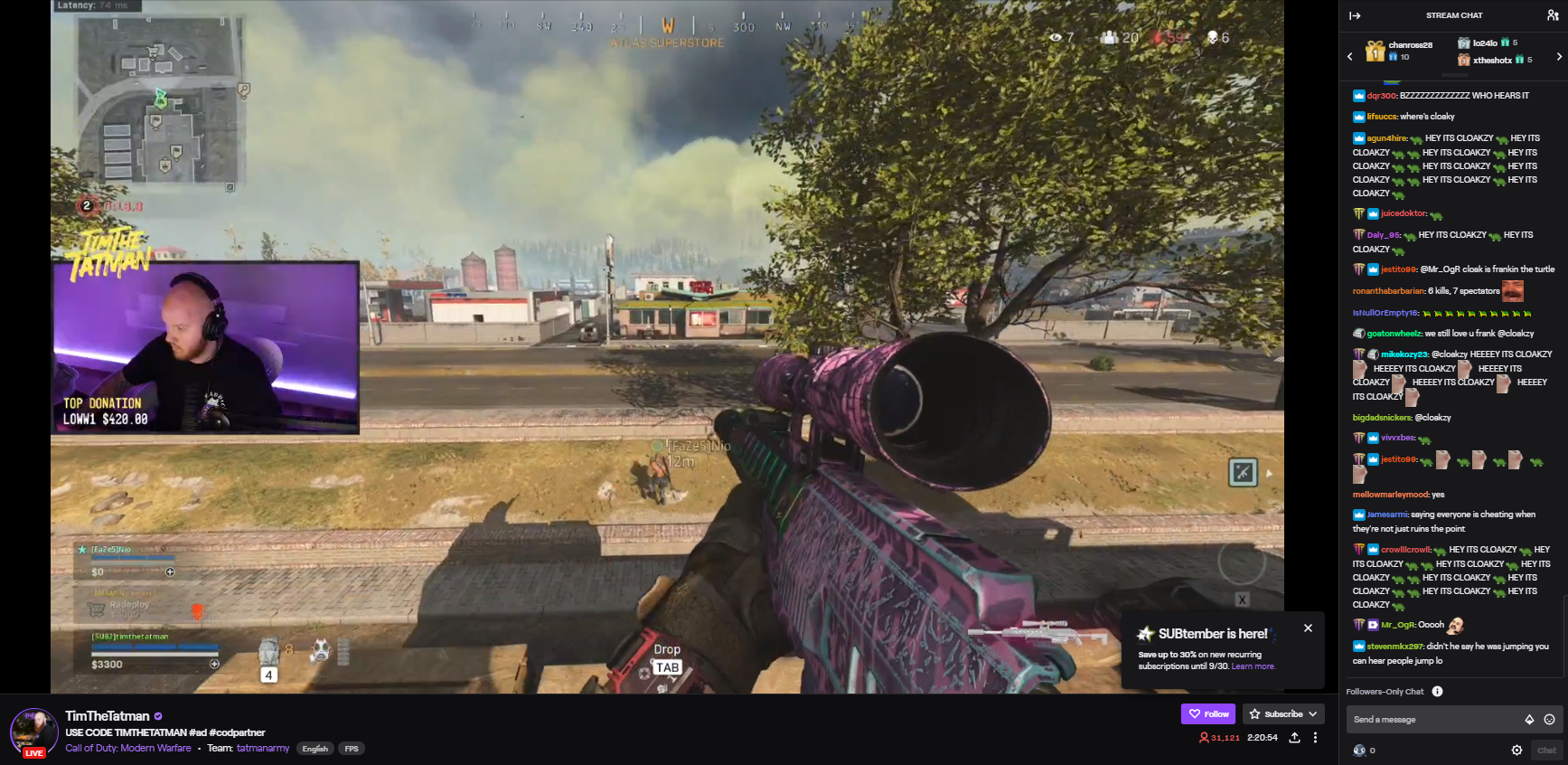This screenshot has width=1568, height=765.
Task: Select timthetatman's squad entry showing $3300
Action: pos(155,652)
